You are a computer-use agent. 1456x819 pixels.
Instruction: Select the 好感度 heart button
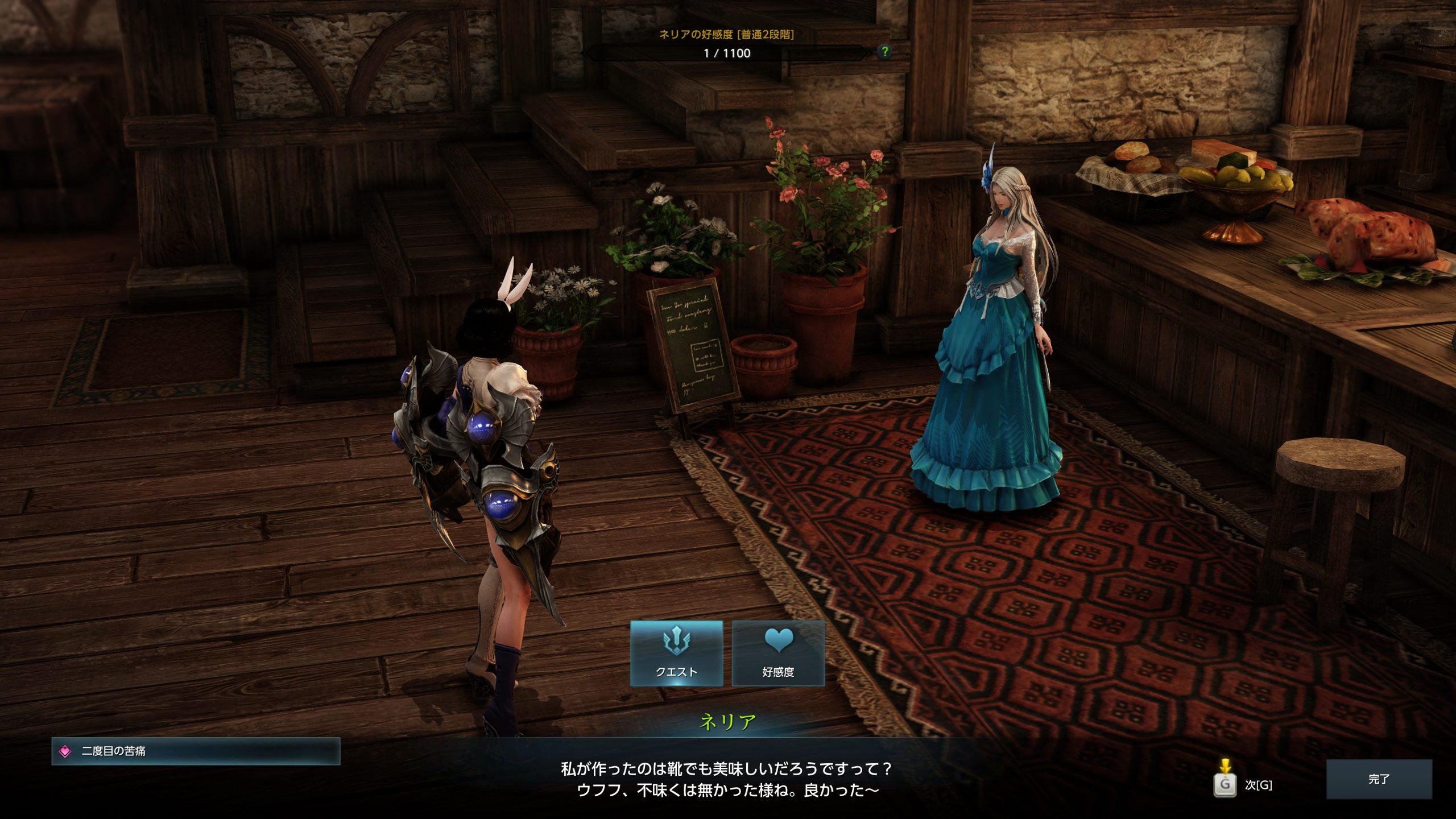(778, 653)
